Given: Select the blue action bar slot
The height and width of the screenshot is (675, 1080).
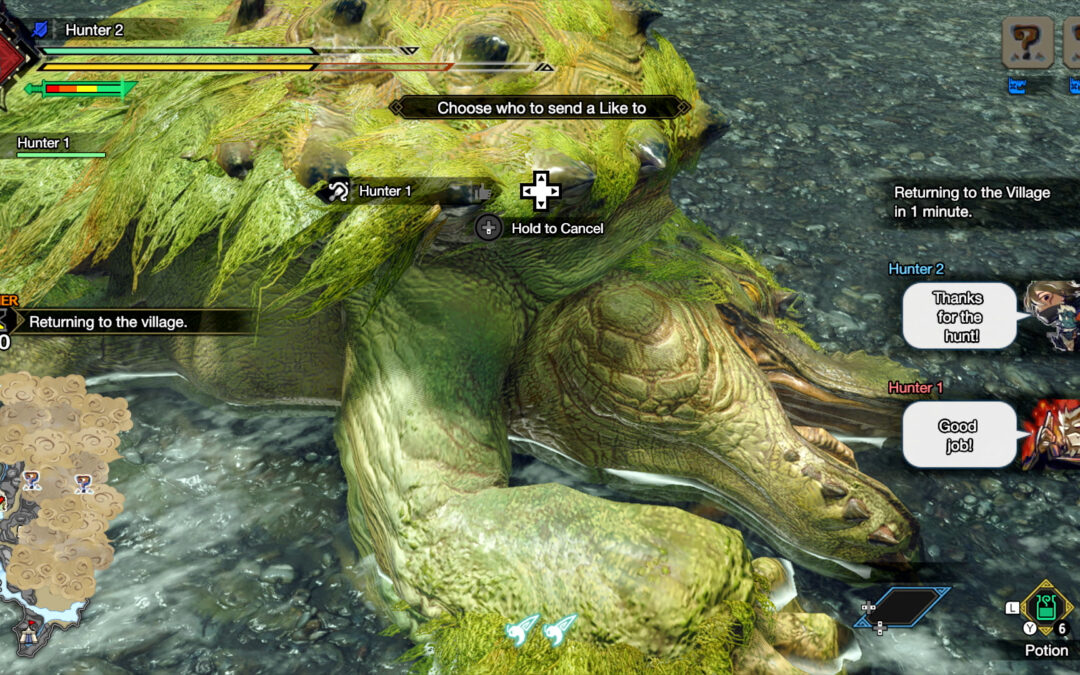Looking at the screenshot, I should pyautogui.click(x=903, y=607).
